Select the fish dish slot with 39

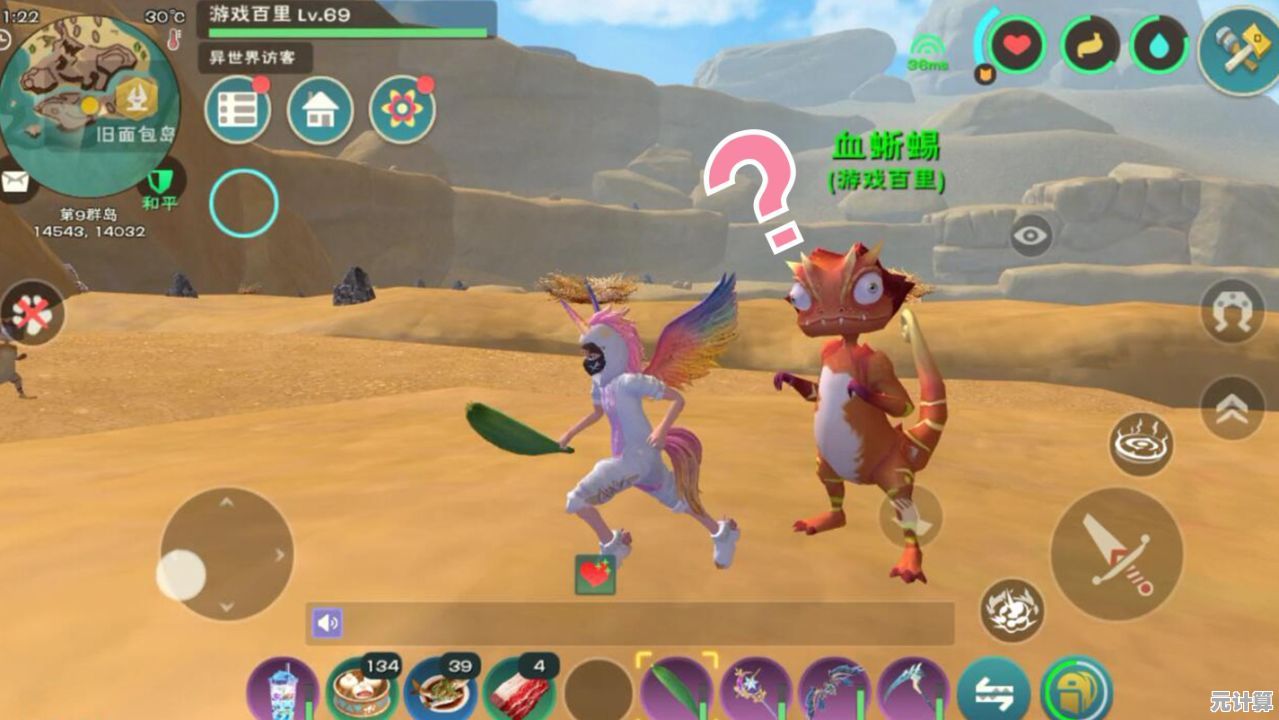coord(440,689)
